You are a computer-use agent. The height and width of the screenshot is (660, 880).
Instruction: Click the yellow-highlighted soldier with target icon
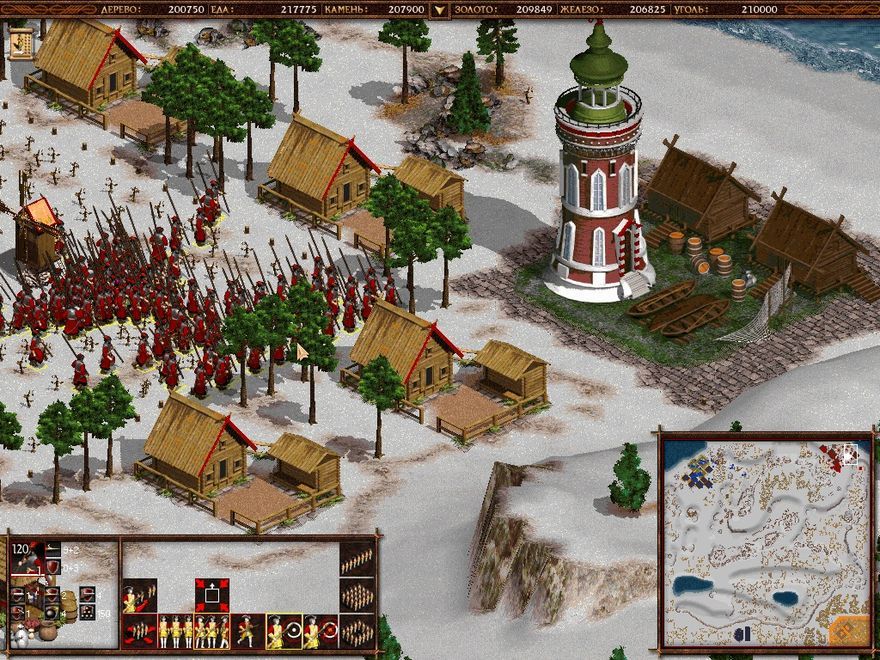(283, 631)
